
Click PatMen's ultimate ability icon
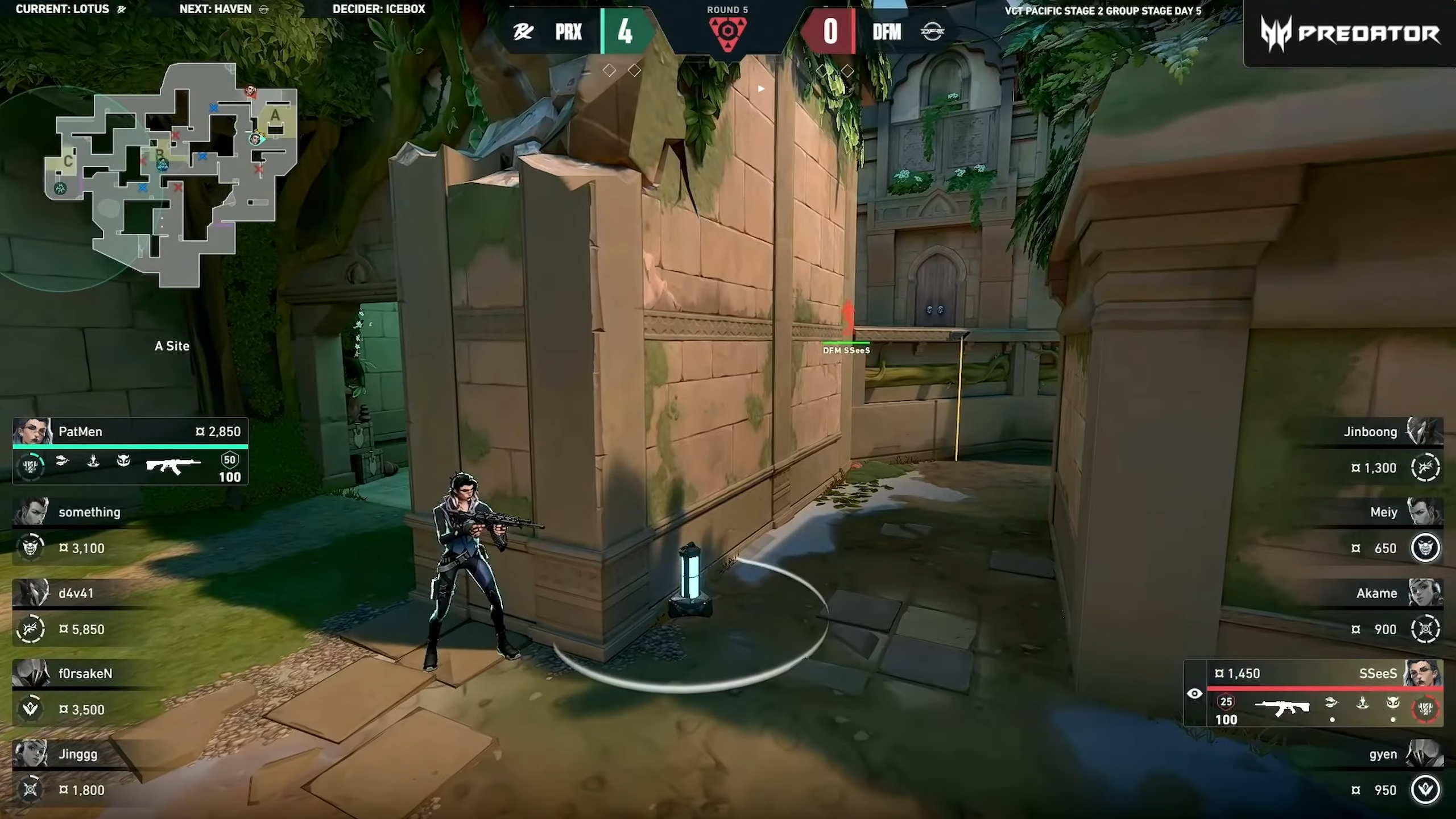(30, 467)
